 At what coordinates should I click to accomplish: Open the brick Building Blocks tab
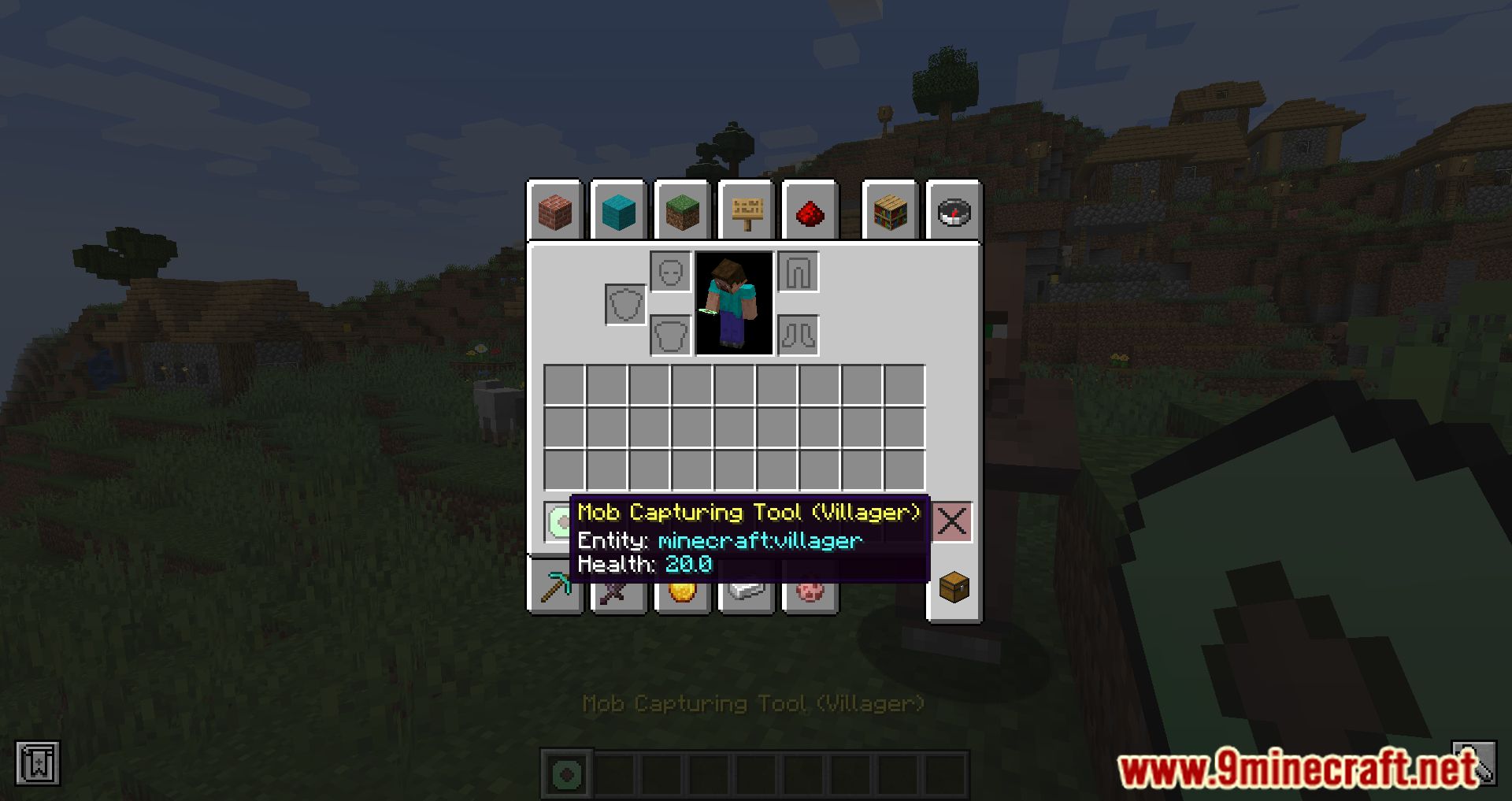point(555,211)
